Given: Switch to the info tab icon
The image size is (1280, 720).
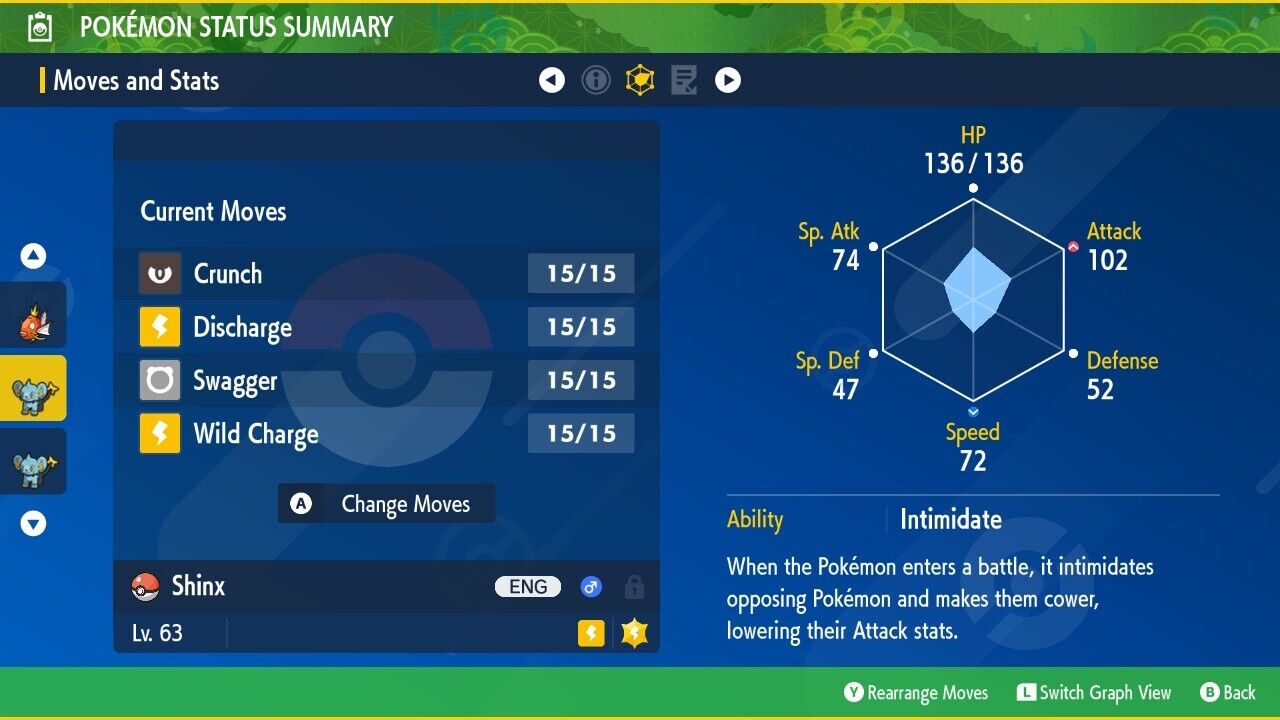Looking at the screenshot, I should click(596, 80).
